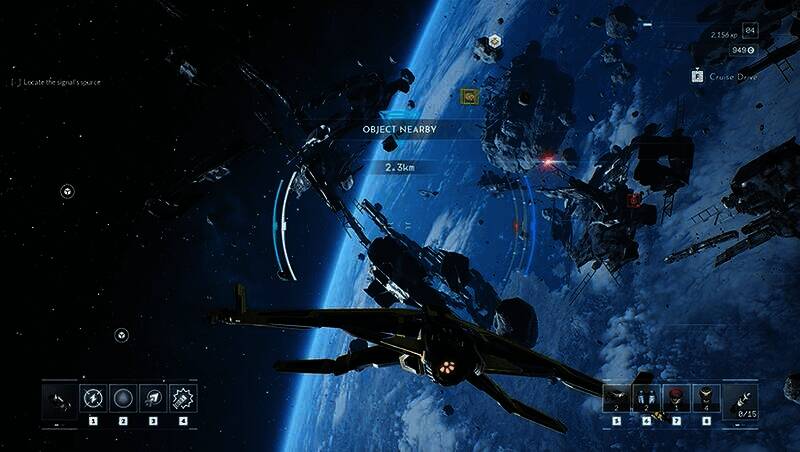This screenshot has width=800, height=452.
Task: Activate the lightning bolt ability in slot 1
Action: pos(93,397)
